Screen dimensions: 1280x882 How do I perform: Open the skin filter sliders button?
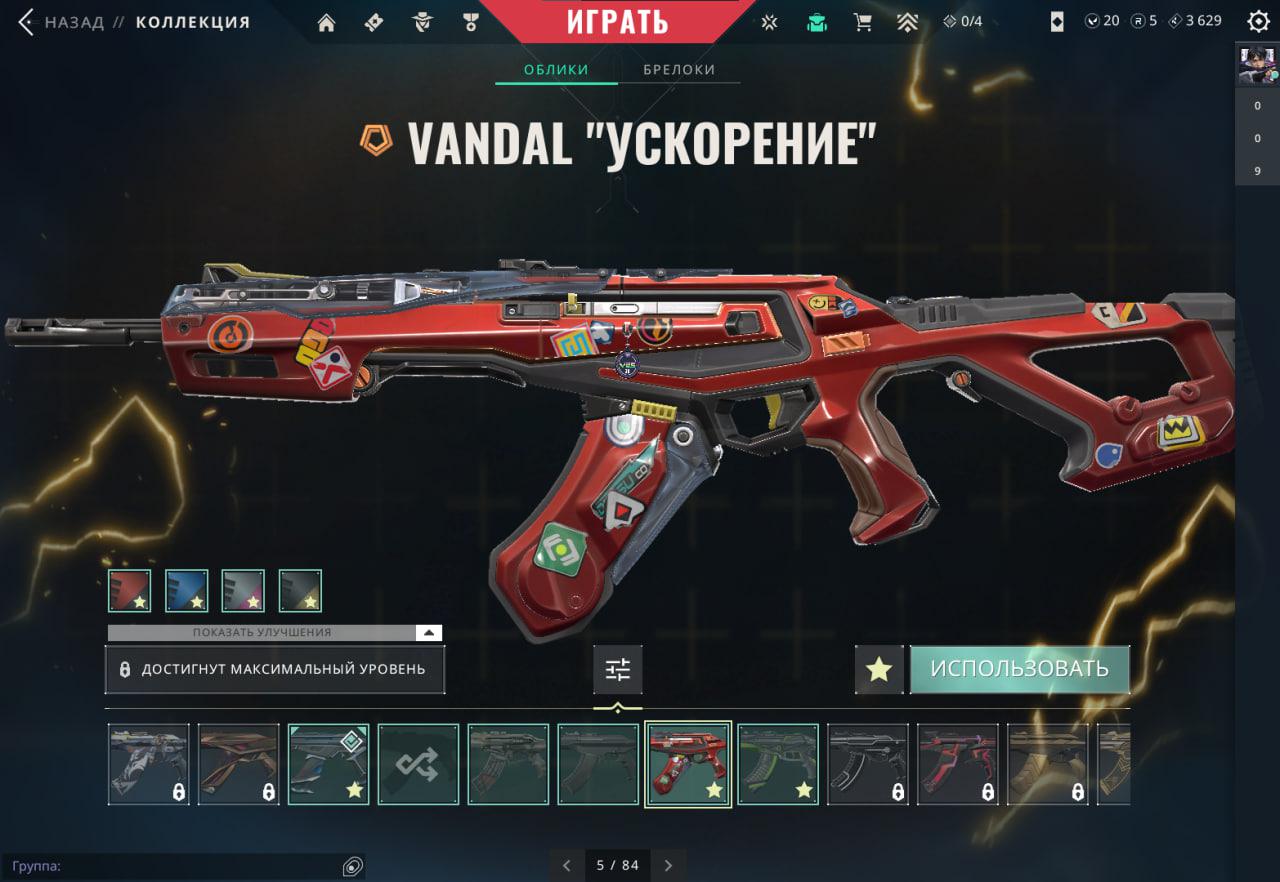(618, 670)
